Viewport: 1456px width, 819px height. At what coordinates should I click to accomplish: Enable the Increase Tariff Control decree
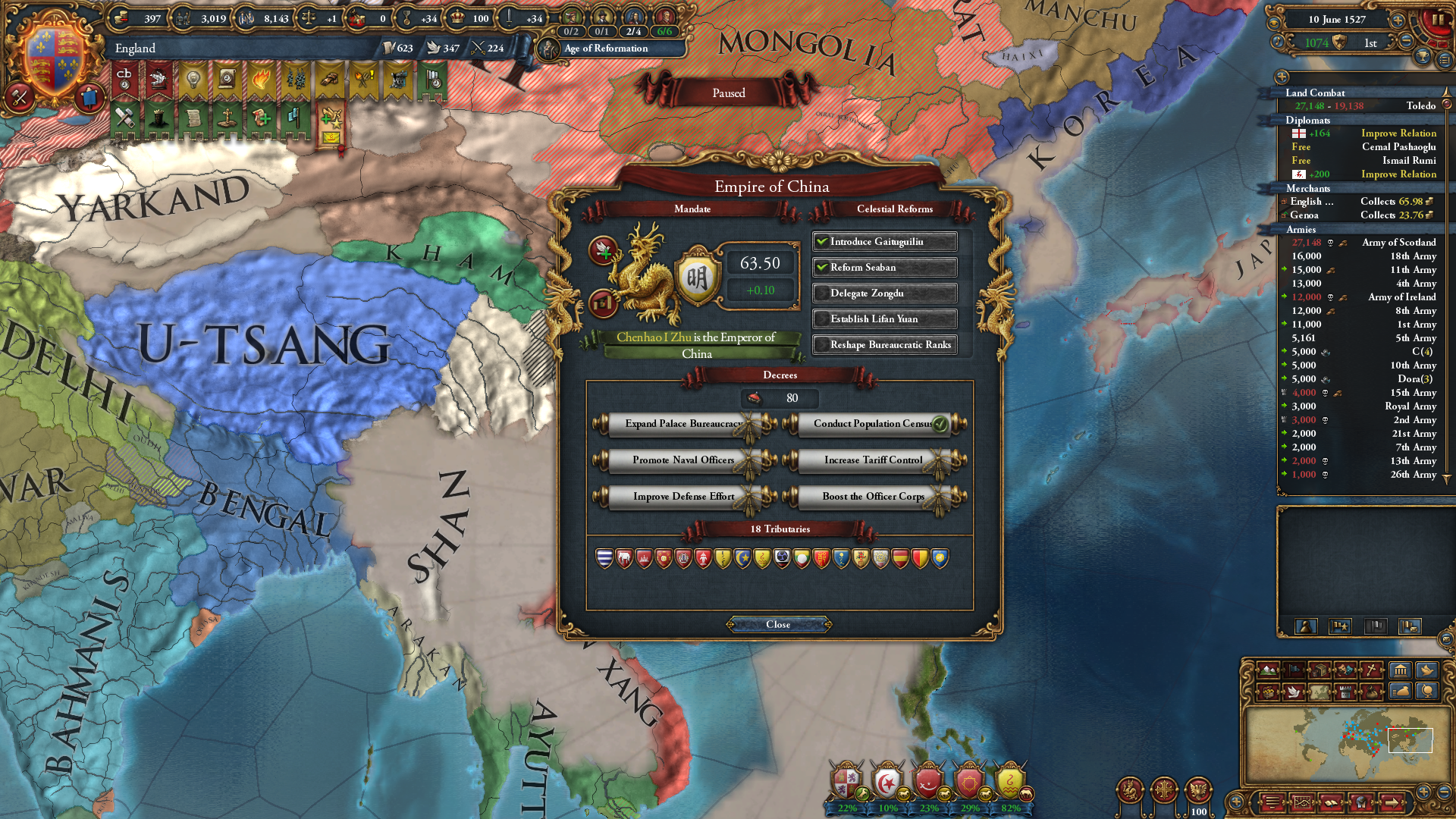point(872,460)
